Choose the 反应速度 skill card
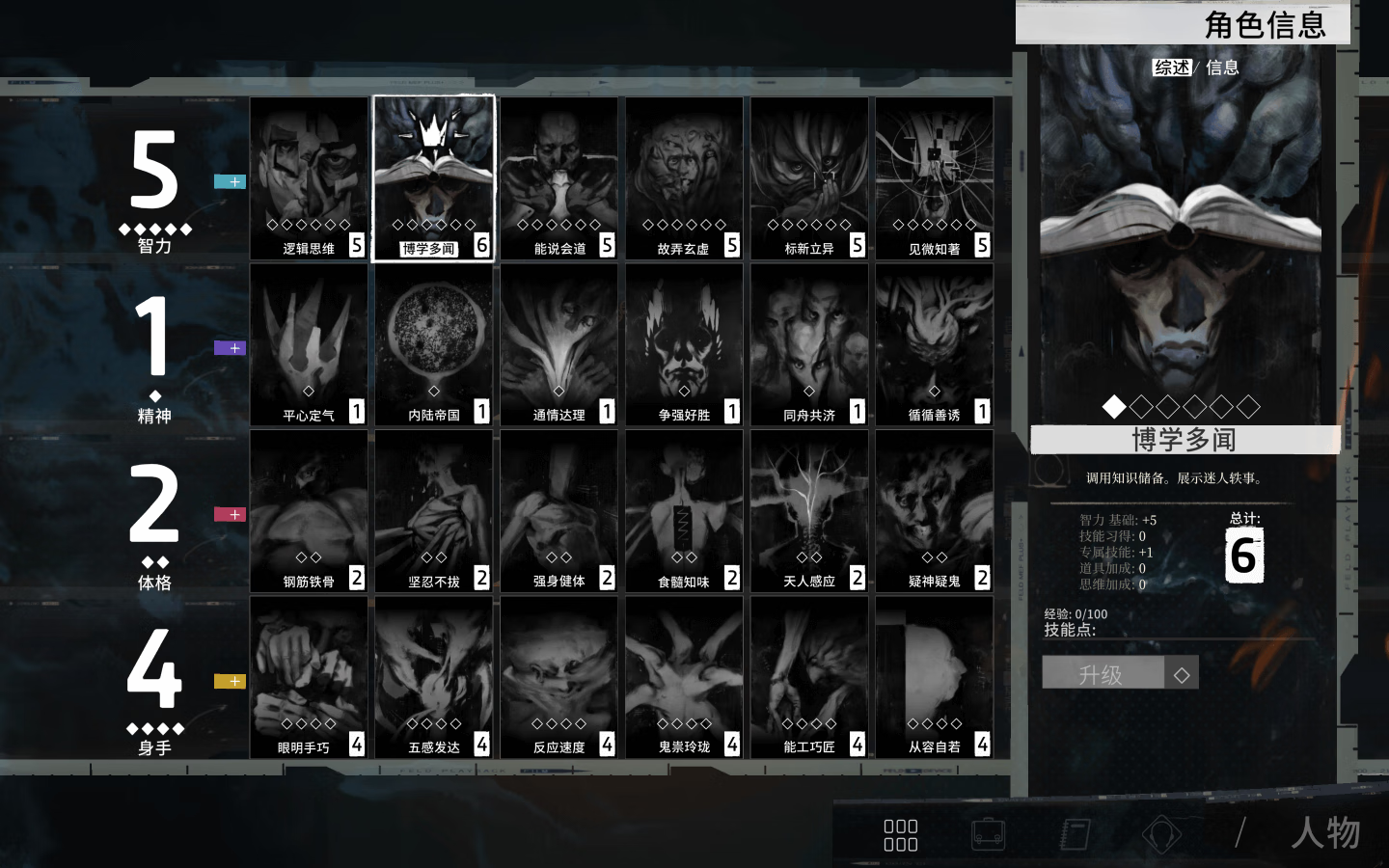The height and width of the screenshot is (868, 1389). pos(558,677)
